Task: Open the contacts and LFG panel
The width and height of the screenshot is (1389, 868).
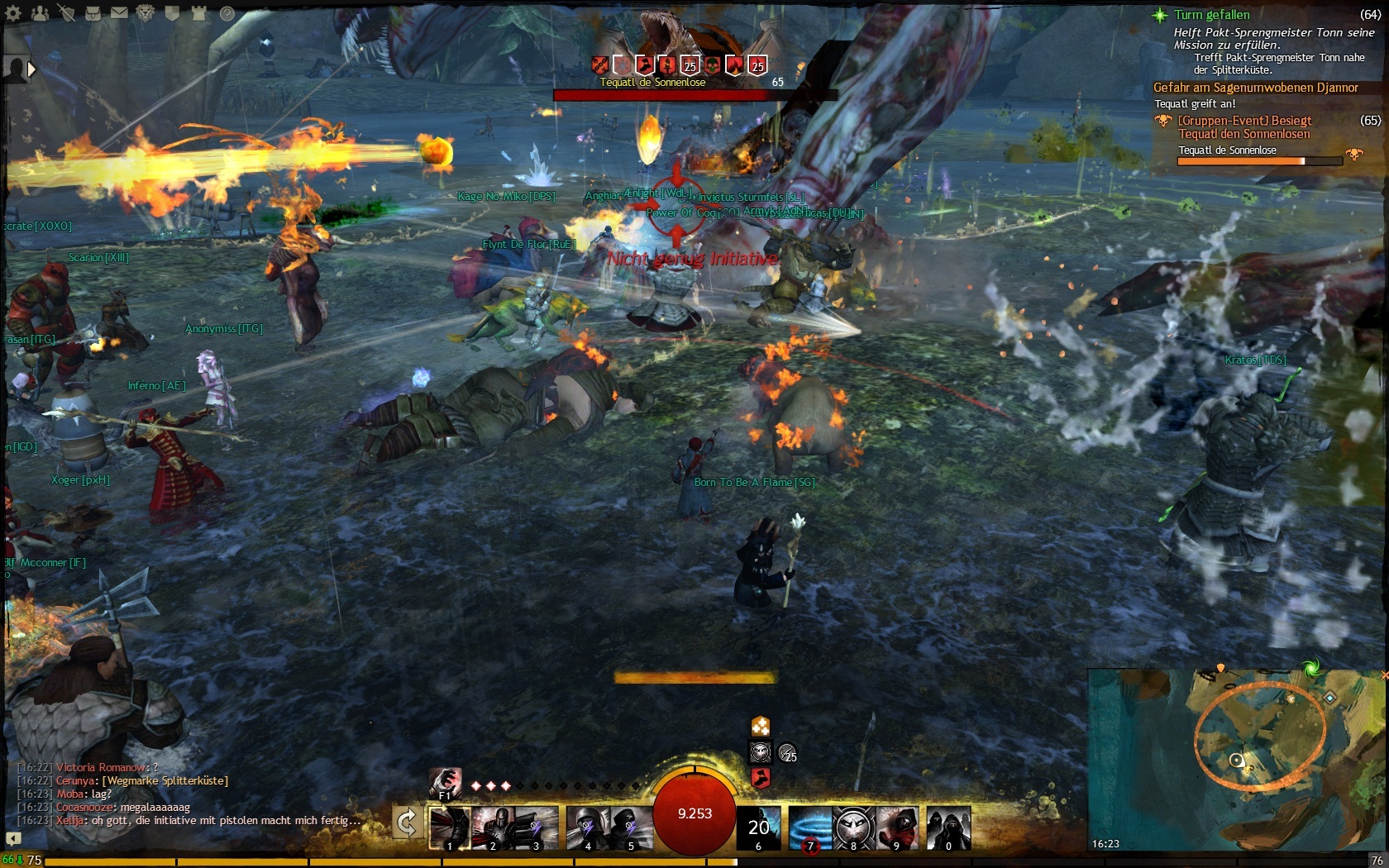Action: coord(40,13)
